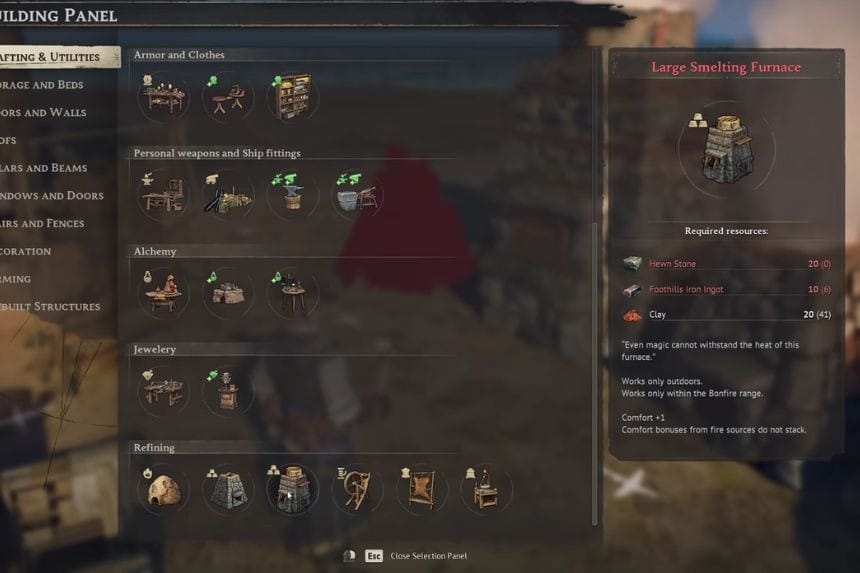The width and height of the screenshot is (860, 573).
Task: Open the Storage and Beds category
Action: click(x=44, y=85)
